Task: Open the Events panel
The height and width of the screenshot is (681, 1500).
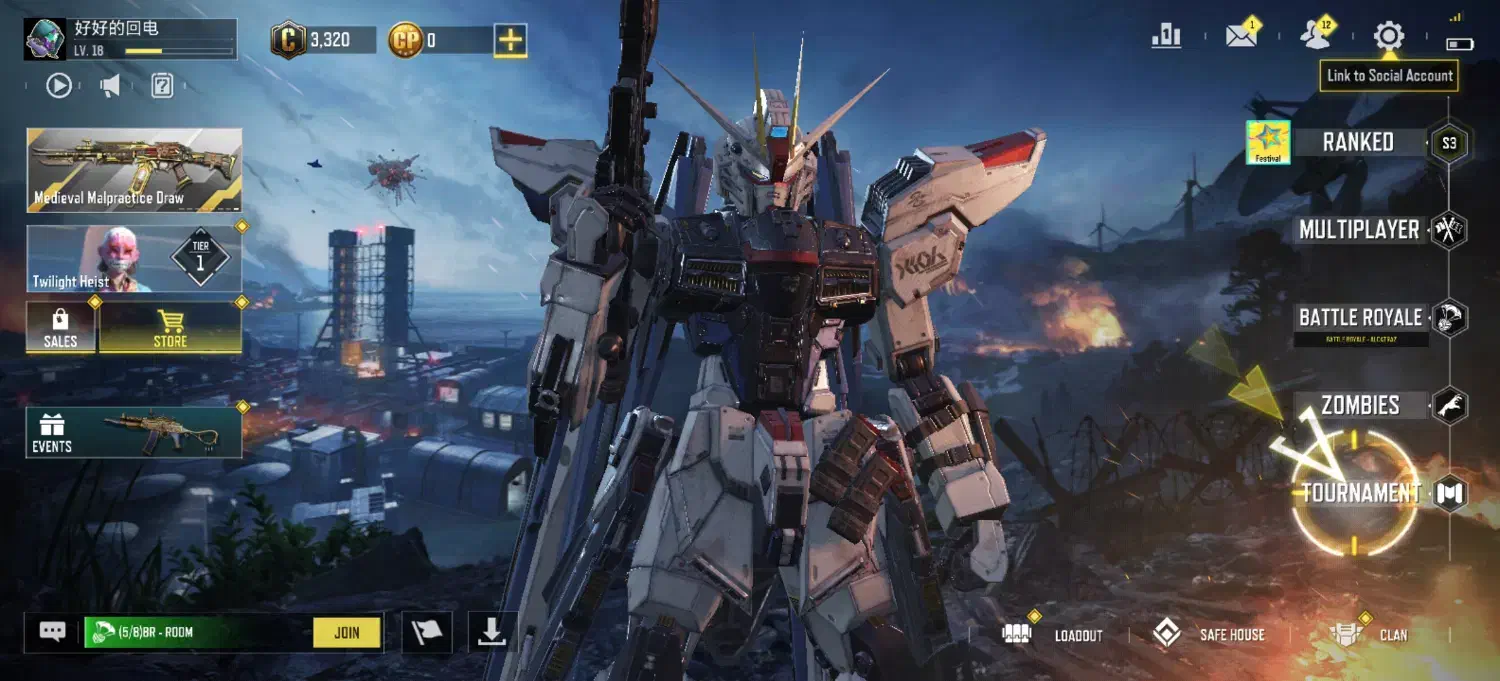Action: tap(134, 432)
